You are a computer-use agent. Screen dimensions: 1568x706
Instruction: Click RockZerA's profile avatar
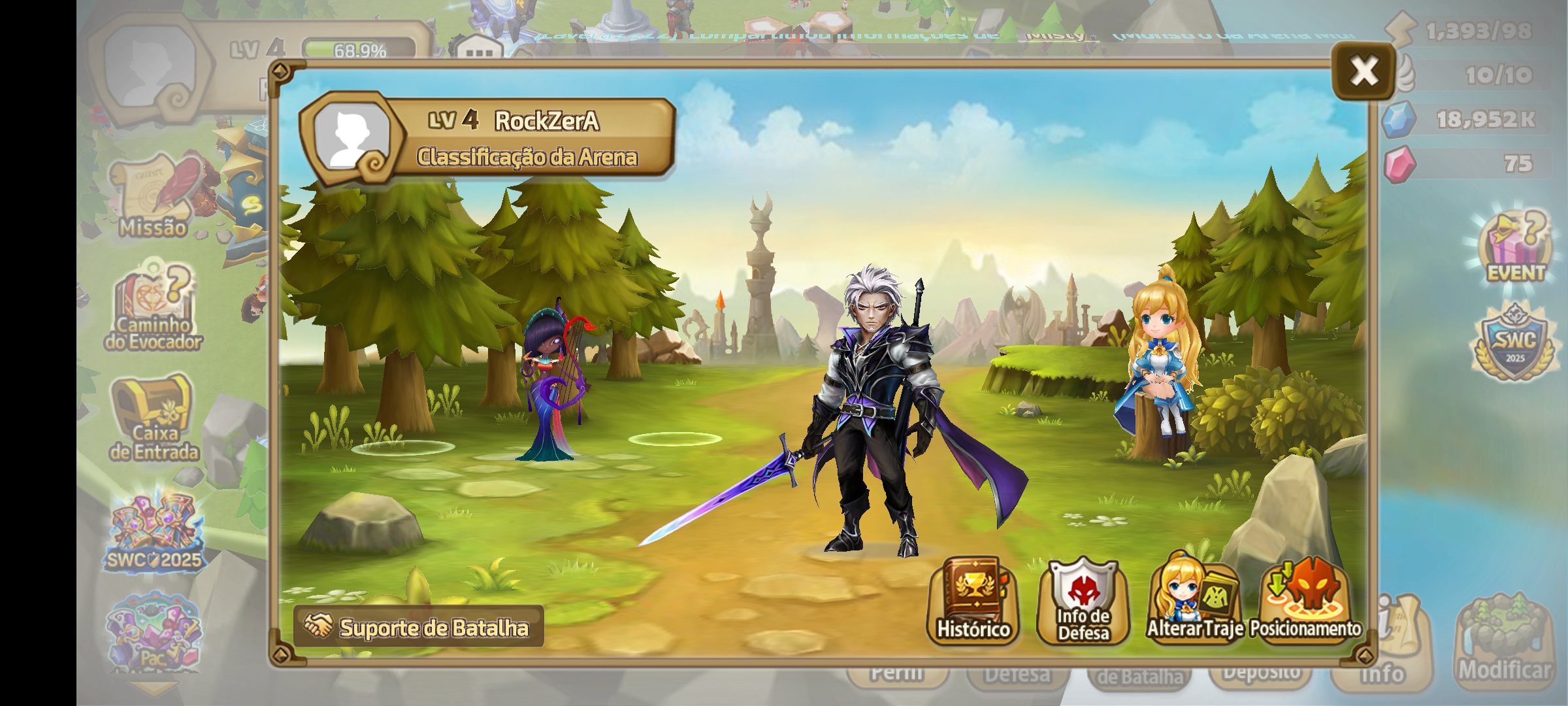click(x=351, y=137)
